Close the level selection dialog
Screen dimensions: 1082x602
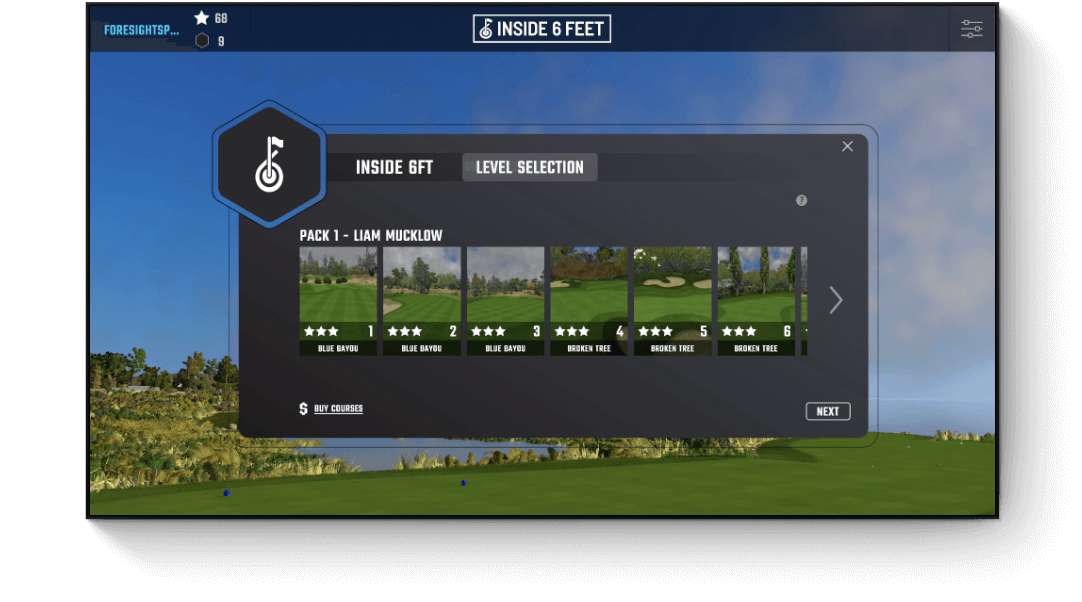click(847, 146)
